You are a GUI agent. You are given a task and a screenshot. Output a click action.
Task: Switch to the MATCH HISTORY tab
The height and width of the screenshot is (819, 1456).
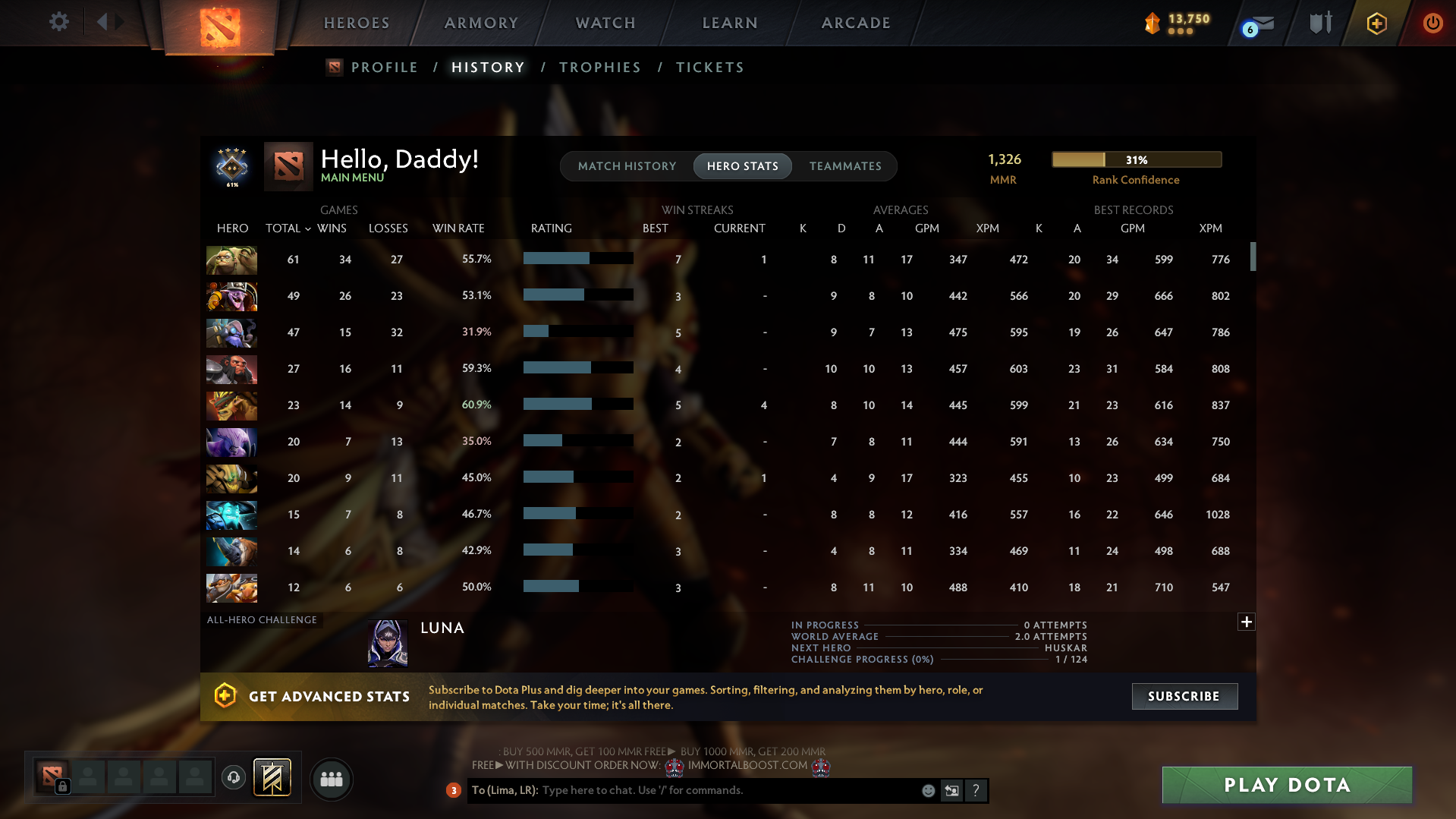coord(626,166)
